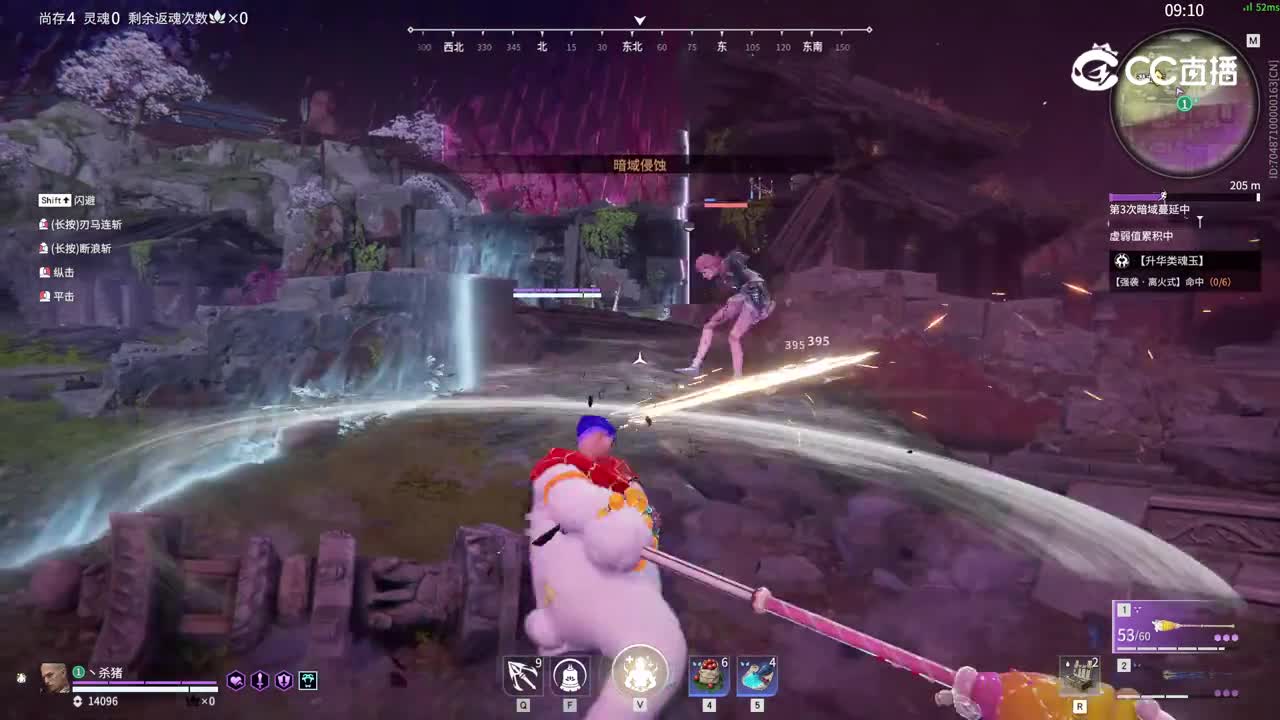Toggle the shield buff hexagon icon
This screenshot has width=1280, height=720.
point(286,679)
